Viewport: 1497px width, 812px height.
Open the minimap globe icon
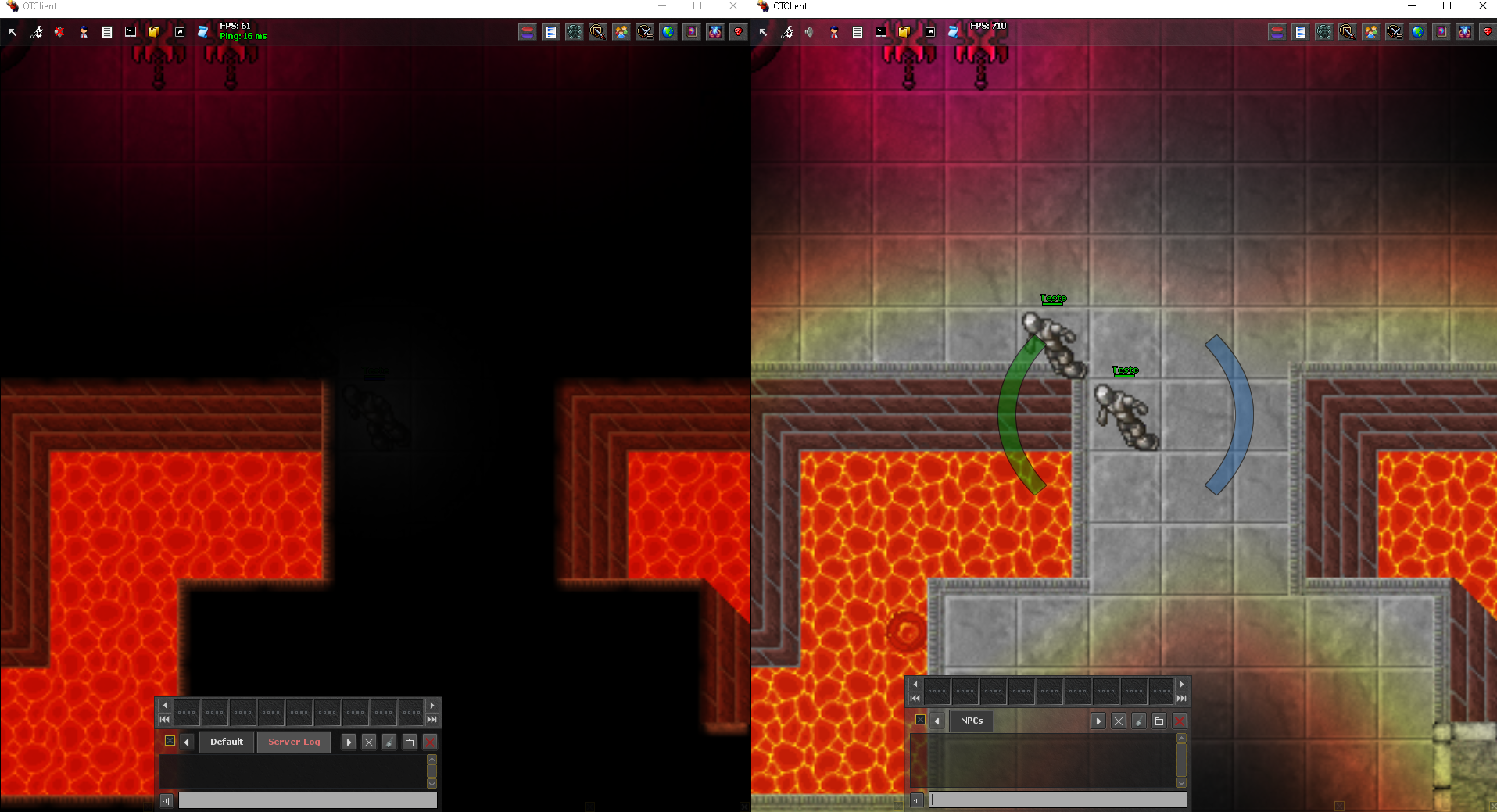[x=668, y=31]
